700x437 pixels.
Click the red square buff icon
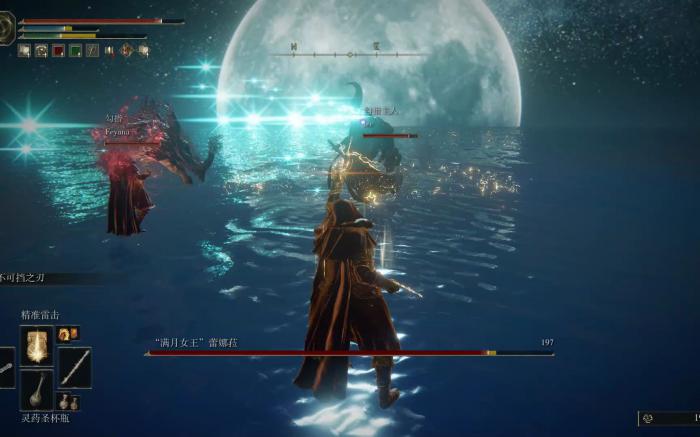58,49
